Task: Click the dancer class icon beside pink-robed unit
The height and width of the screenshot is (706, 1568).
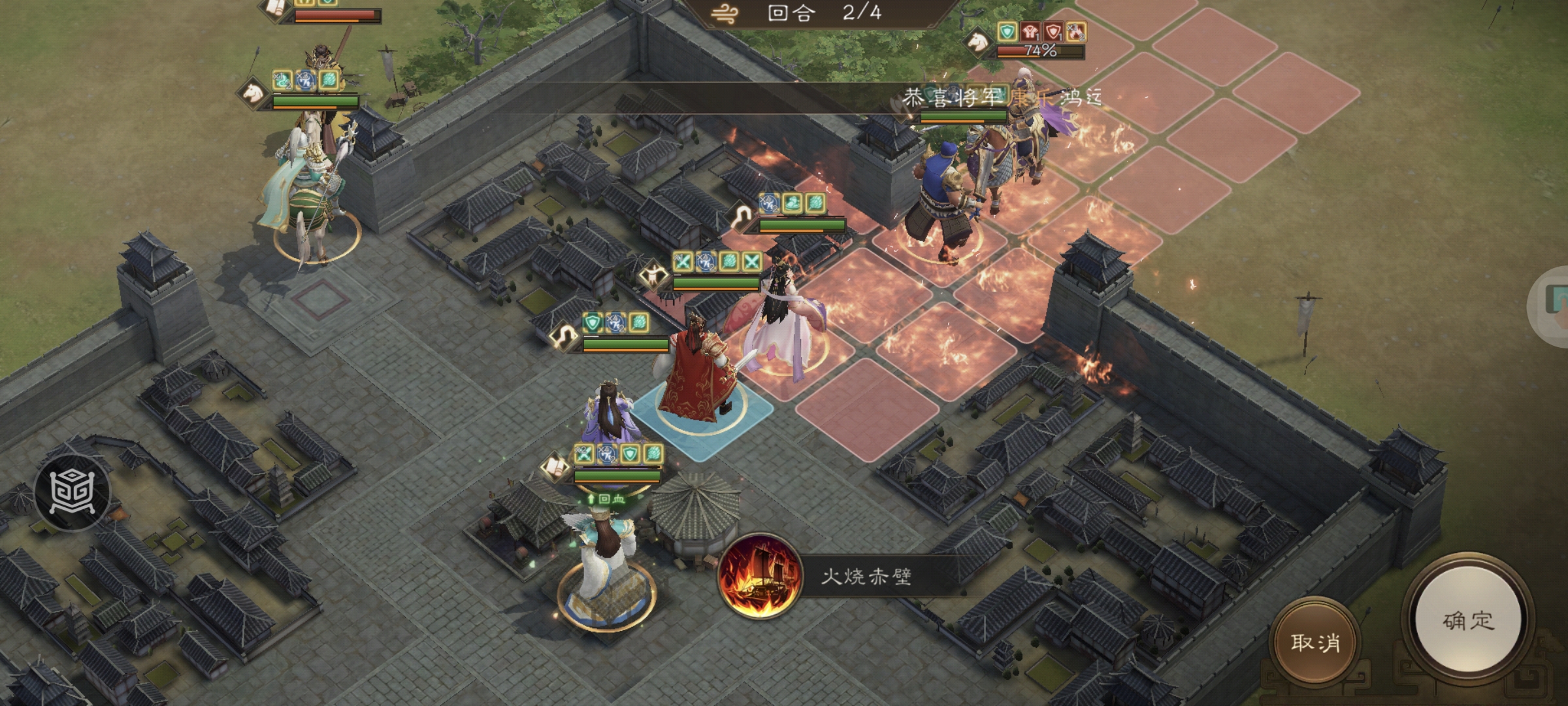Action: [x=653, y=278]
